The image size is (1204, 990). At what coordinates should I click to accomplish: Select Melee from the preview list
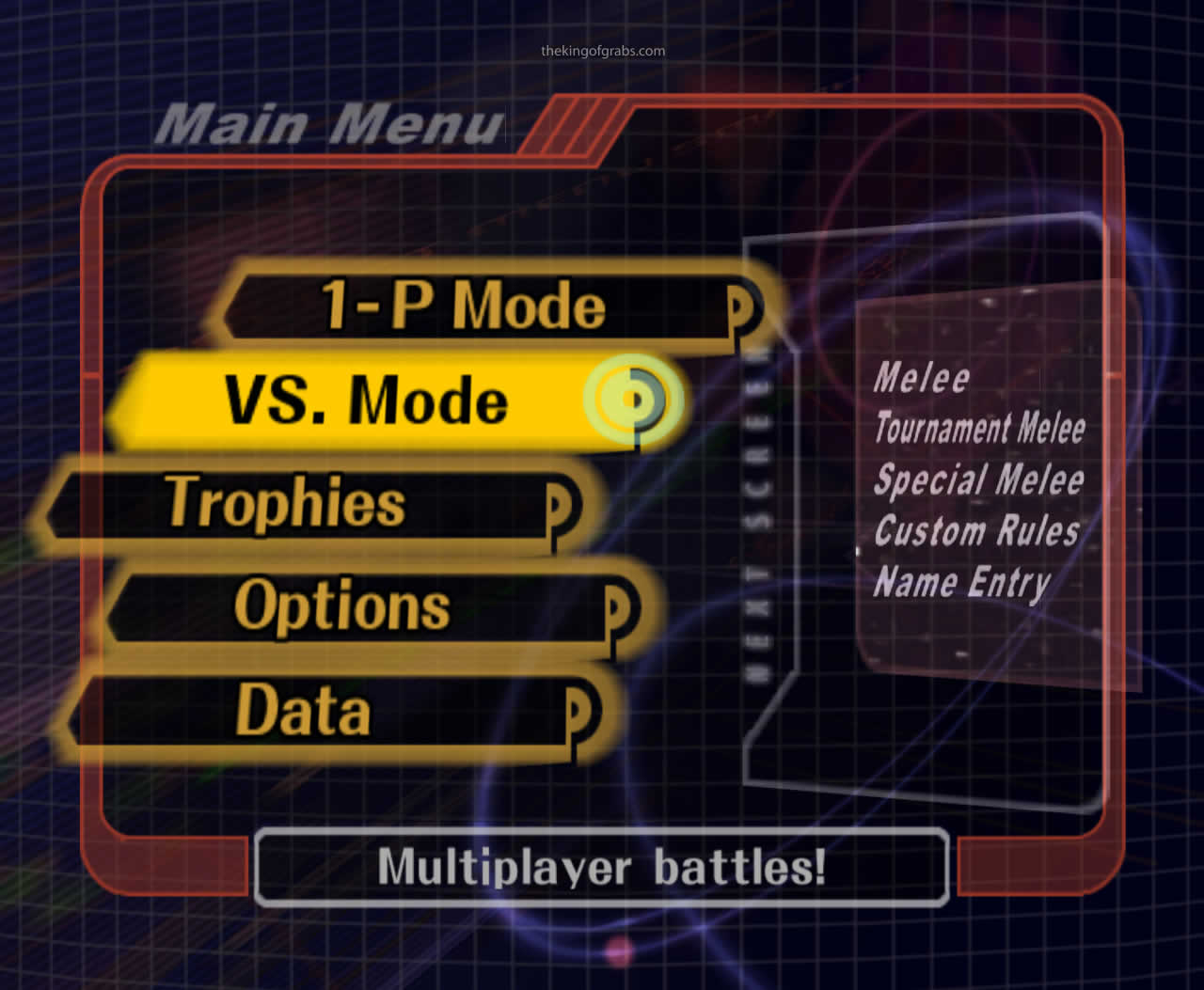(922, 377)
